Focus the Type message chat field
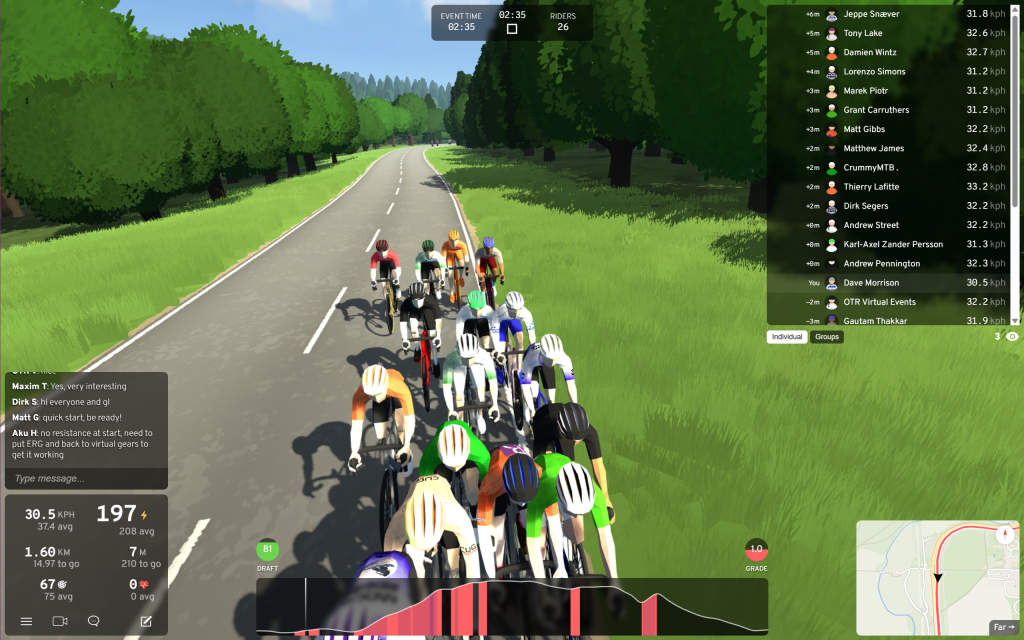Image resolution: width=1024 pixels, height=640 pixels. pos(85,478)
